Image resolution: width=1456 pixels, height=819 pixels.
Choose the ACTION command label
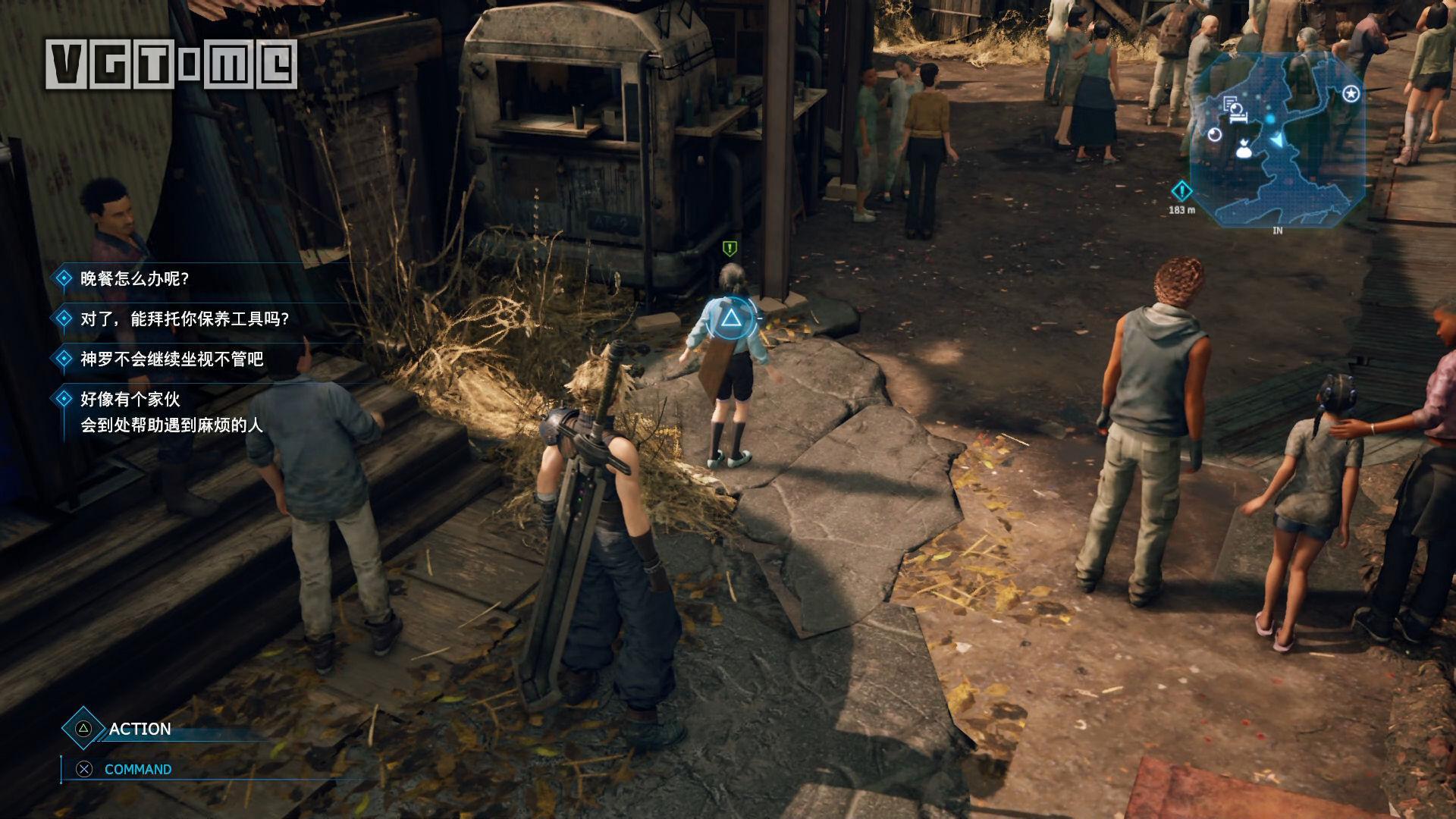point(140,729)
